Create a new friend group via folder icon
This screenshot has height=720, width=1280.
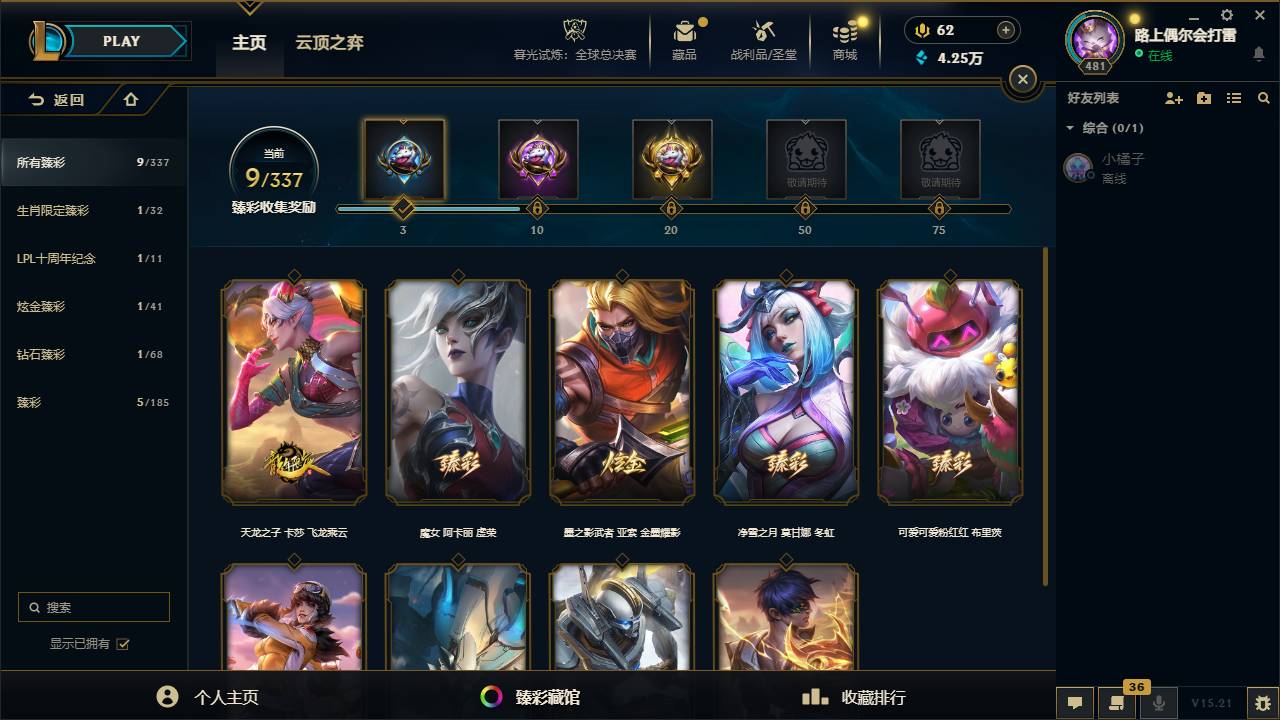click(x=1203, y=97)
